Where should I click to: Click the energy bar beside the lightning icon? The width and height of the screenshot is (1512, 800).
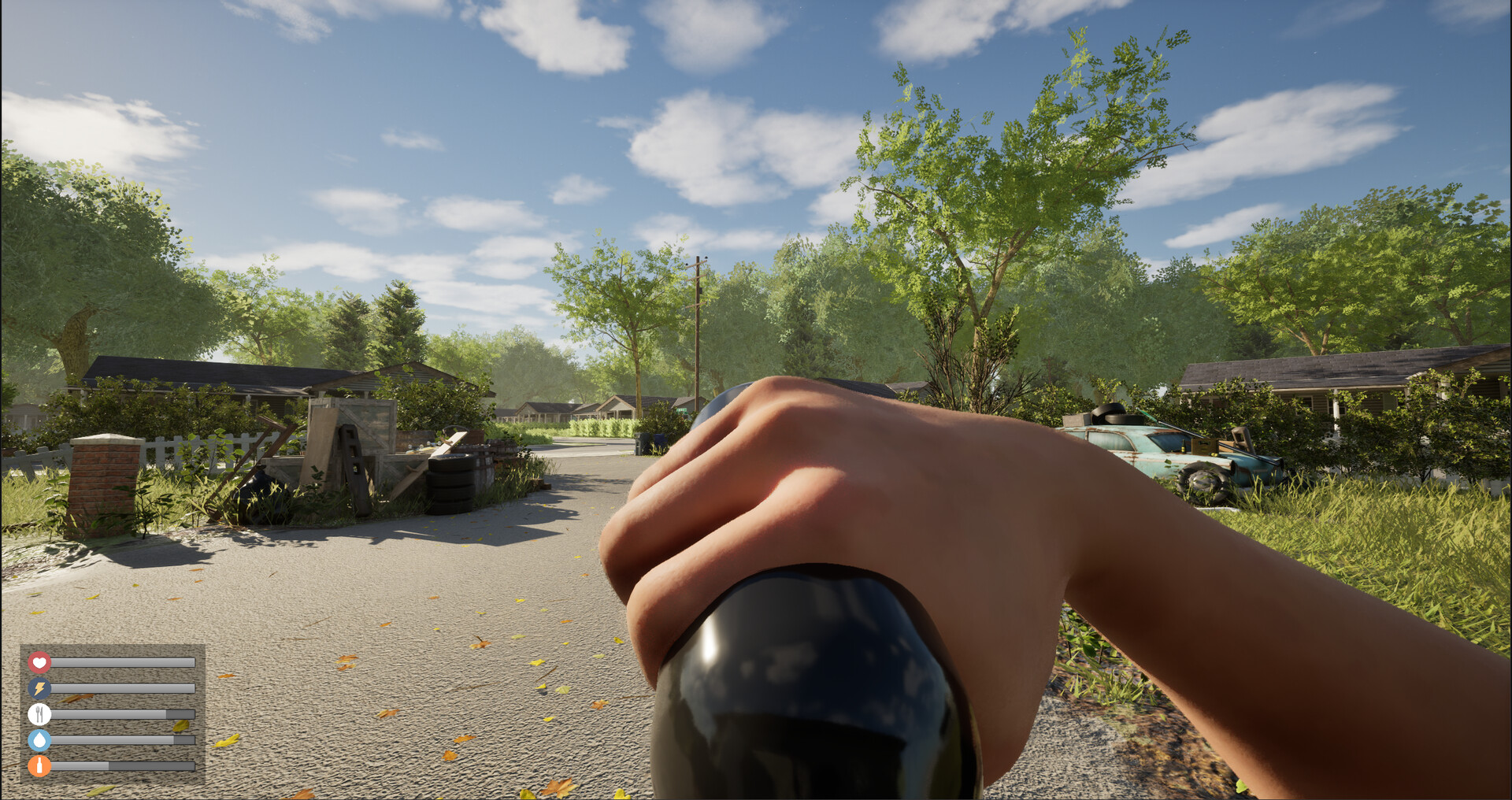click(x=122, y=689)
